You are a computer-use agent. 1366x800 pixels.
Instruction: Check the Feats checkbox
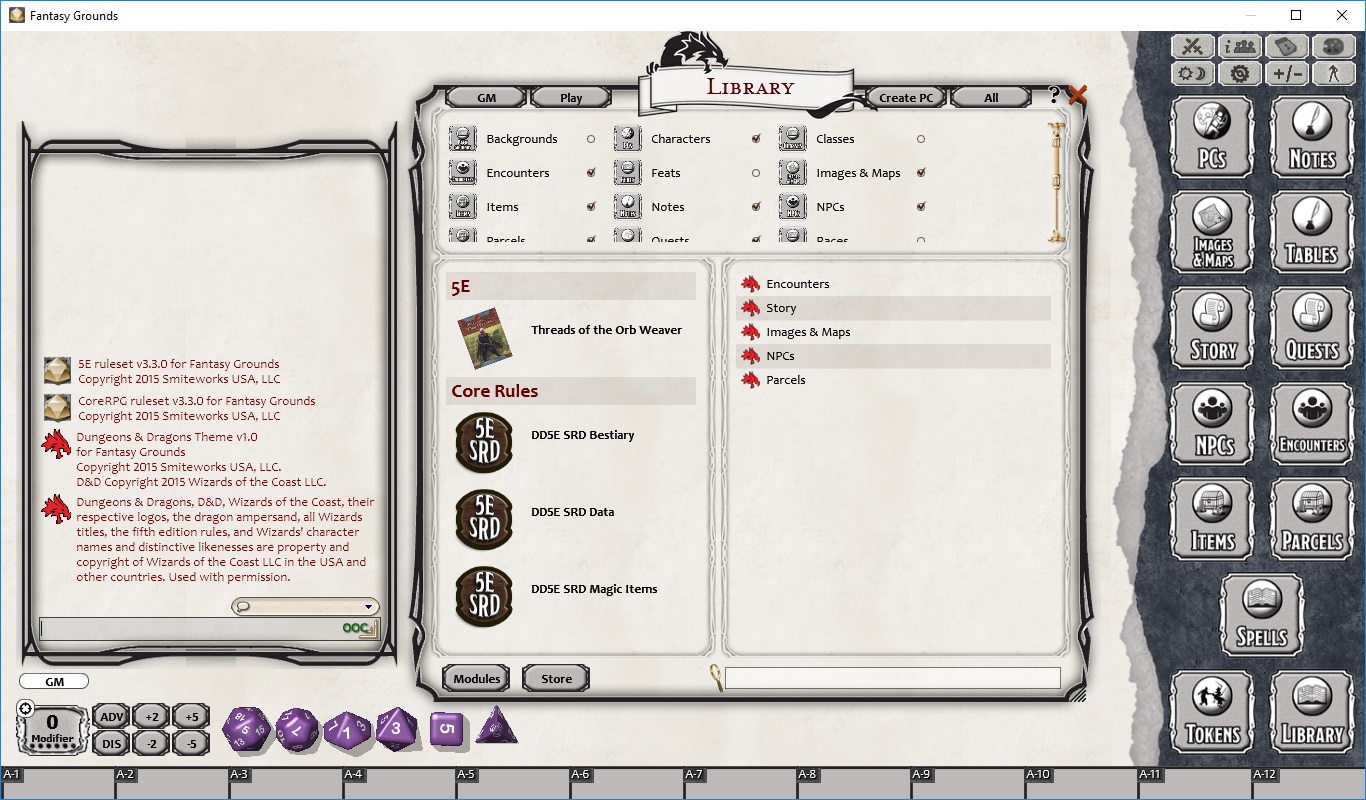756,173
